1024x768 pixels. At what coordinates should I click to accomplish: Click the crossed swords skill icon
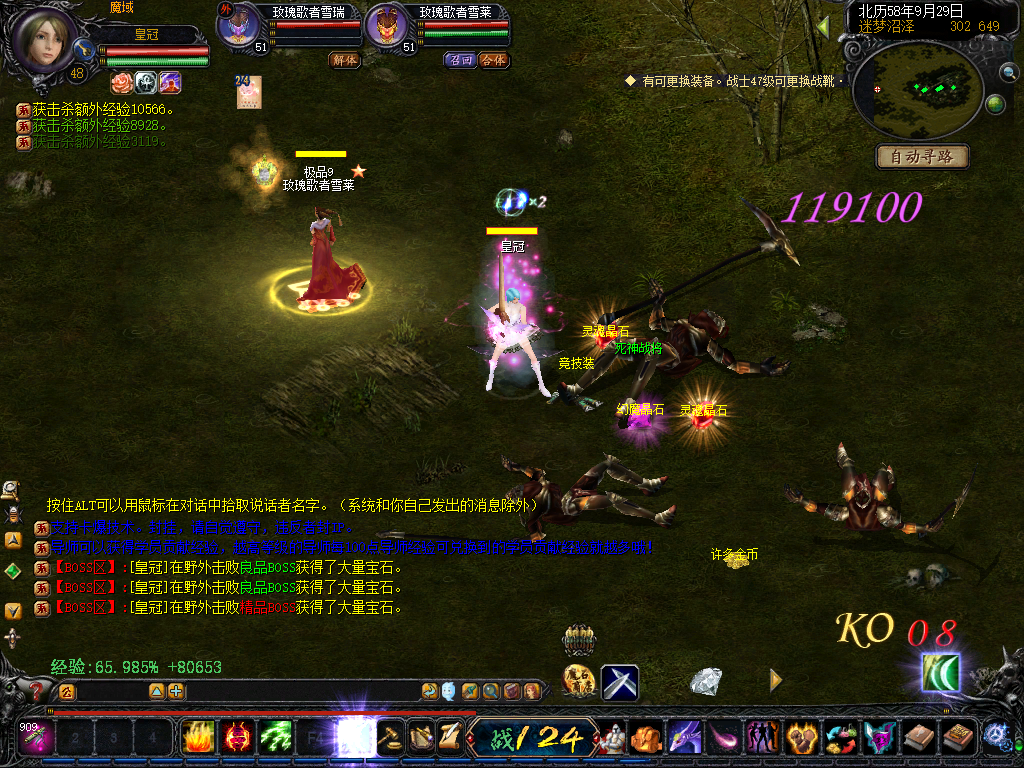coord(620,682)
